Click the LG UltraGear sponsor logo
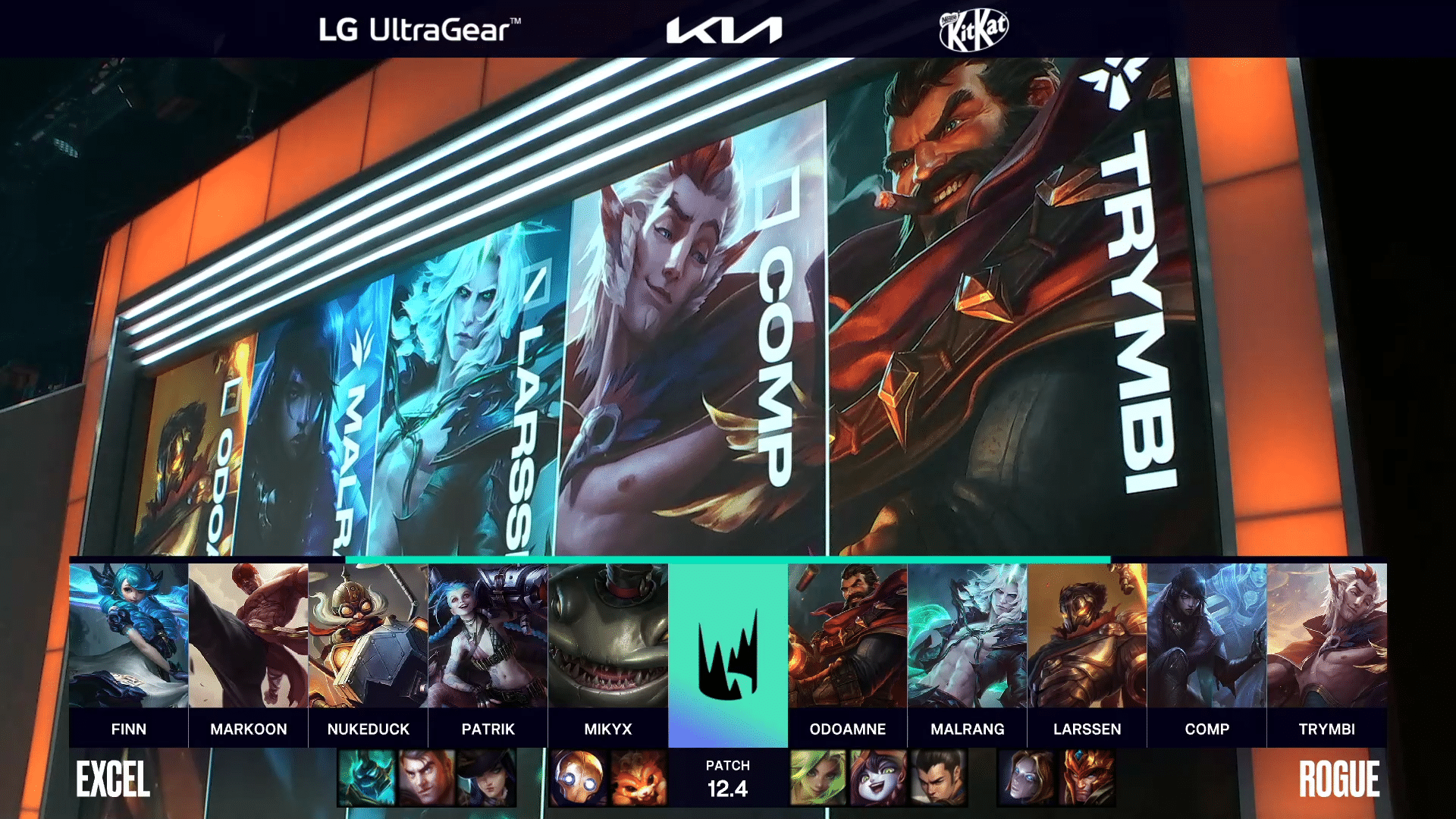Screen dimensions: 1456x819 tap(419, 30)
